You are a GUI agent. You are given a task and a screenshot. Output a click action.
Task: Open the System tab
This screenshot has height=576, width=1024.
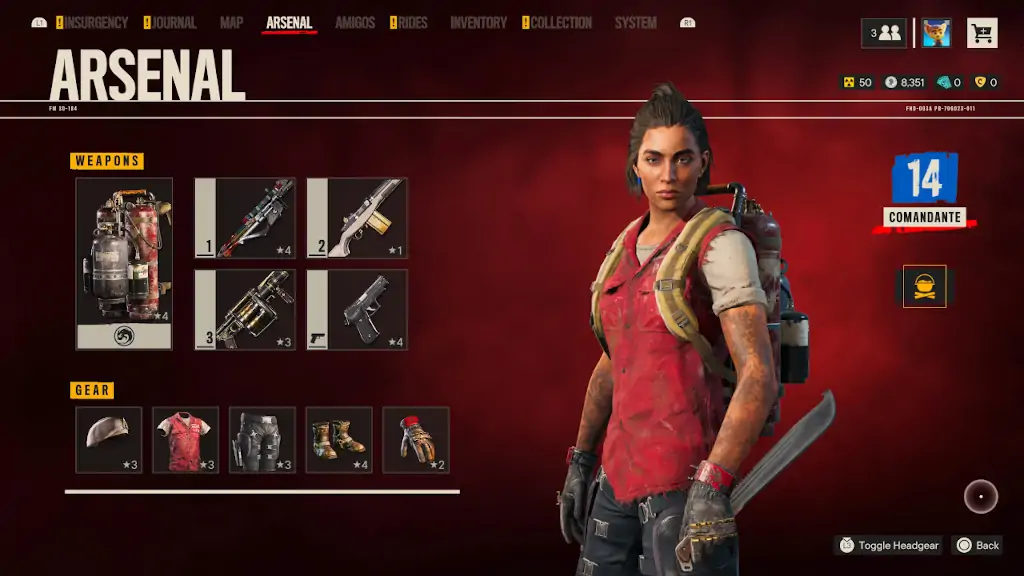coord(635,23)
